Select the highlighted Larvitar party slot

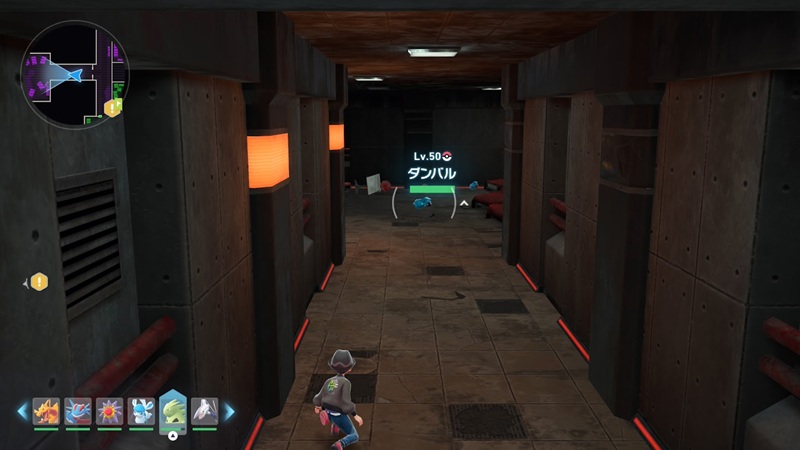point(173,412)
